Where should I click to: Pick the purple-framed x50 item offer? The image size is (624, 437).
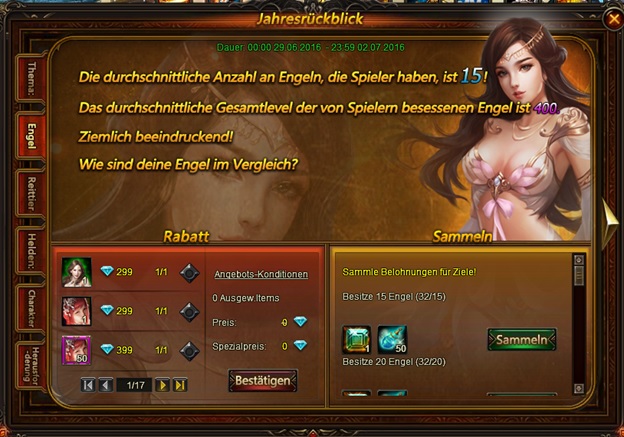tap(77, 350)
